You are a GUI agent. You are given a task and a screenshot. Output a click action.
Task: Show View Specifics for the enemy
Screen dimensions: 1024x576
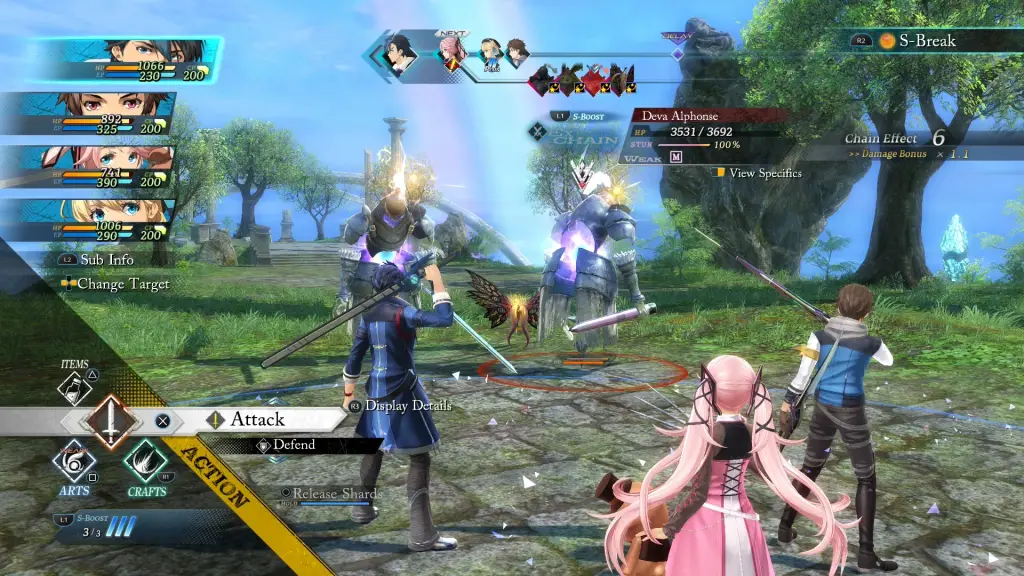(x=765, y=173)
